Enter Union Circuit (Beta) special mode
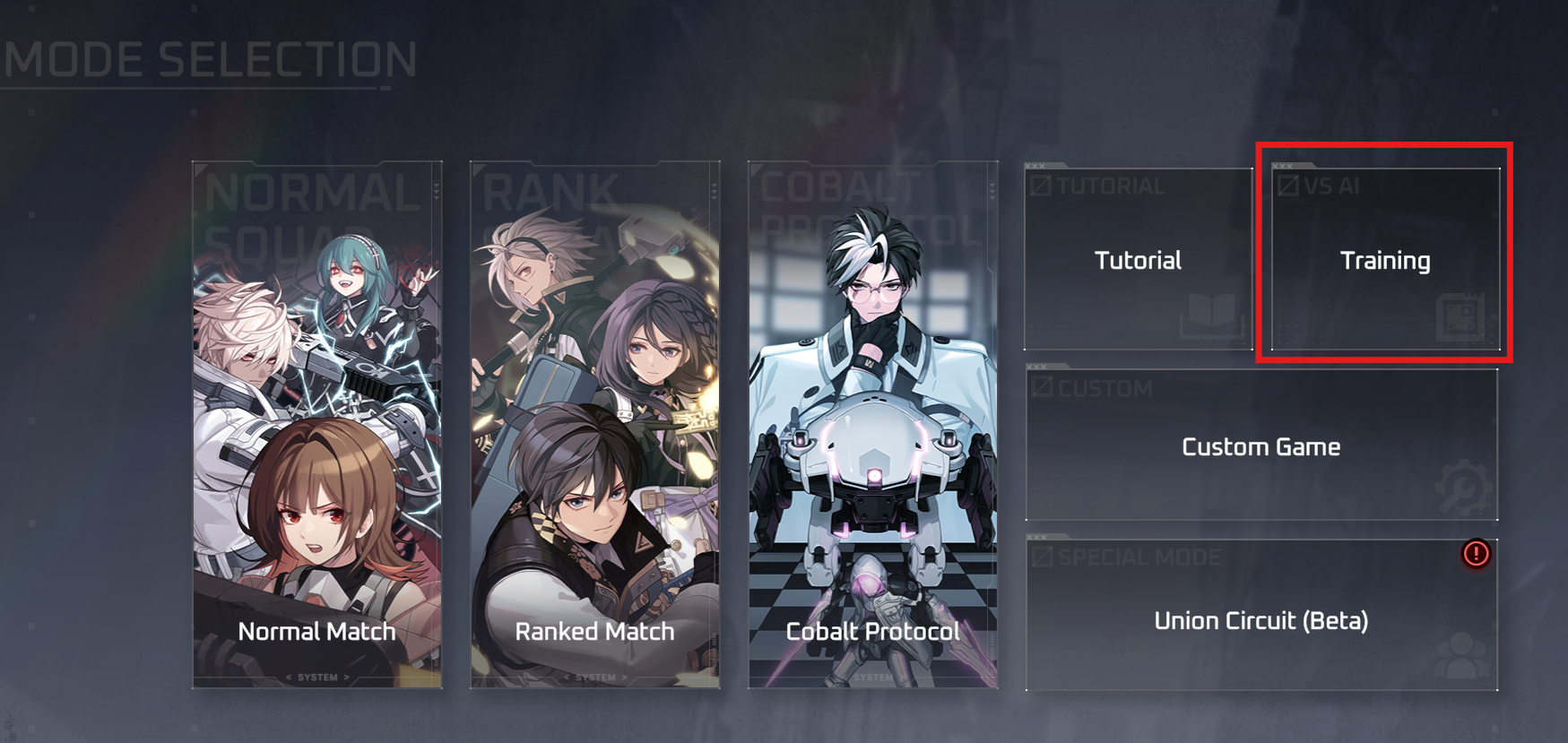Image resolution: width=1568 pixels, height=743 pixels. [1260, 619]
